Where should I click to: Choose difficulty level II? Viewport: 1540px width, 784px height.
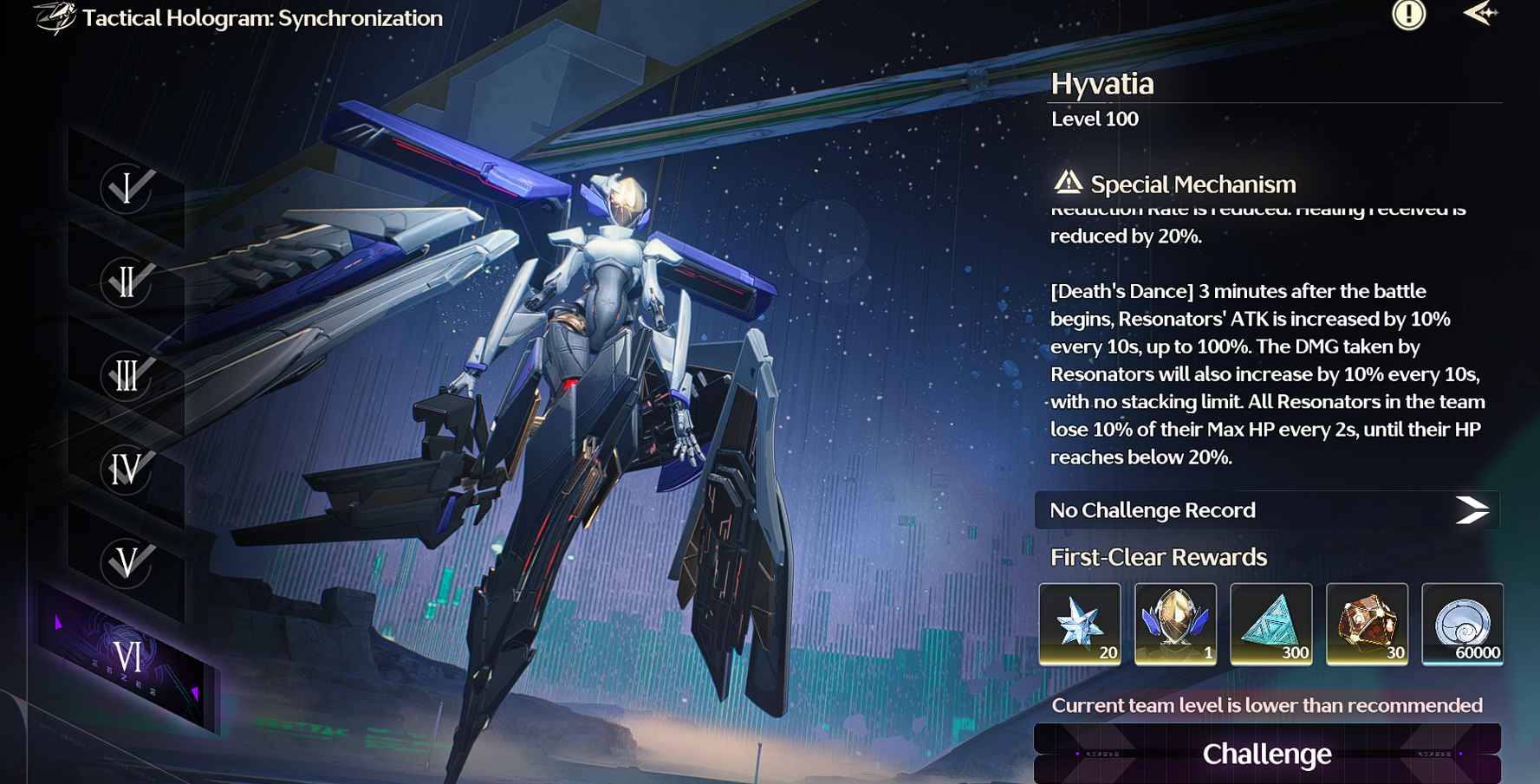(127, 282)
